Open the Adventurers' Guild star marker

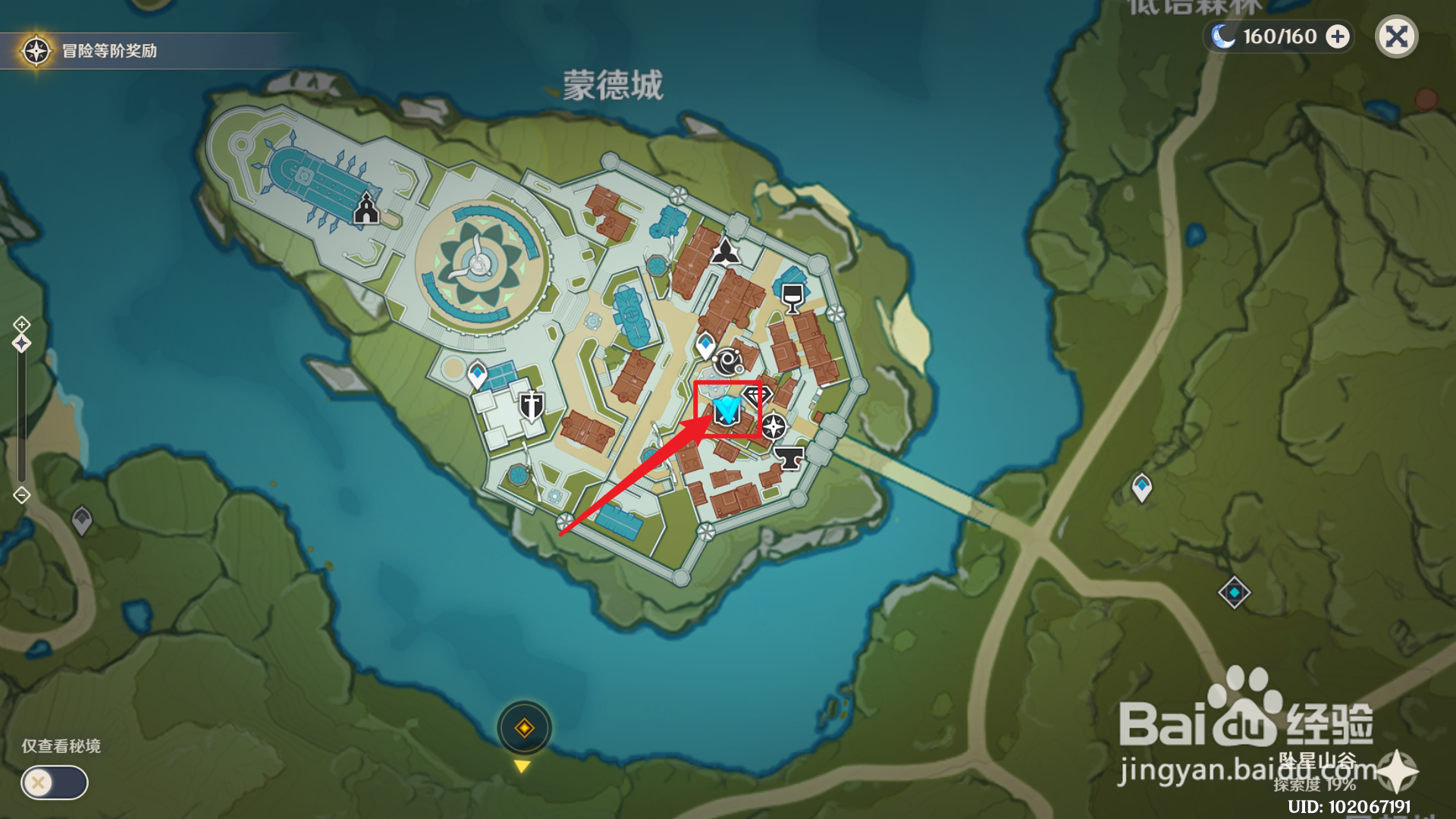click(775, 426)
